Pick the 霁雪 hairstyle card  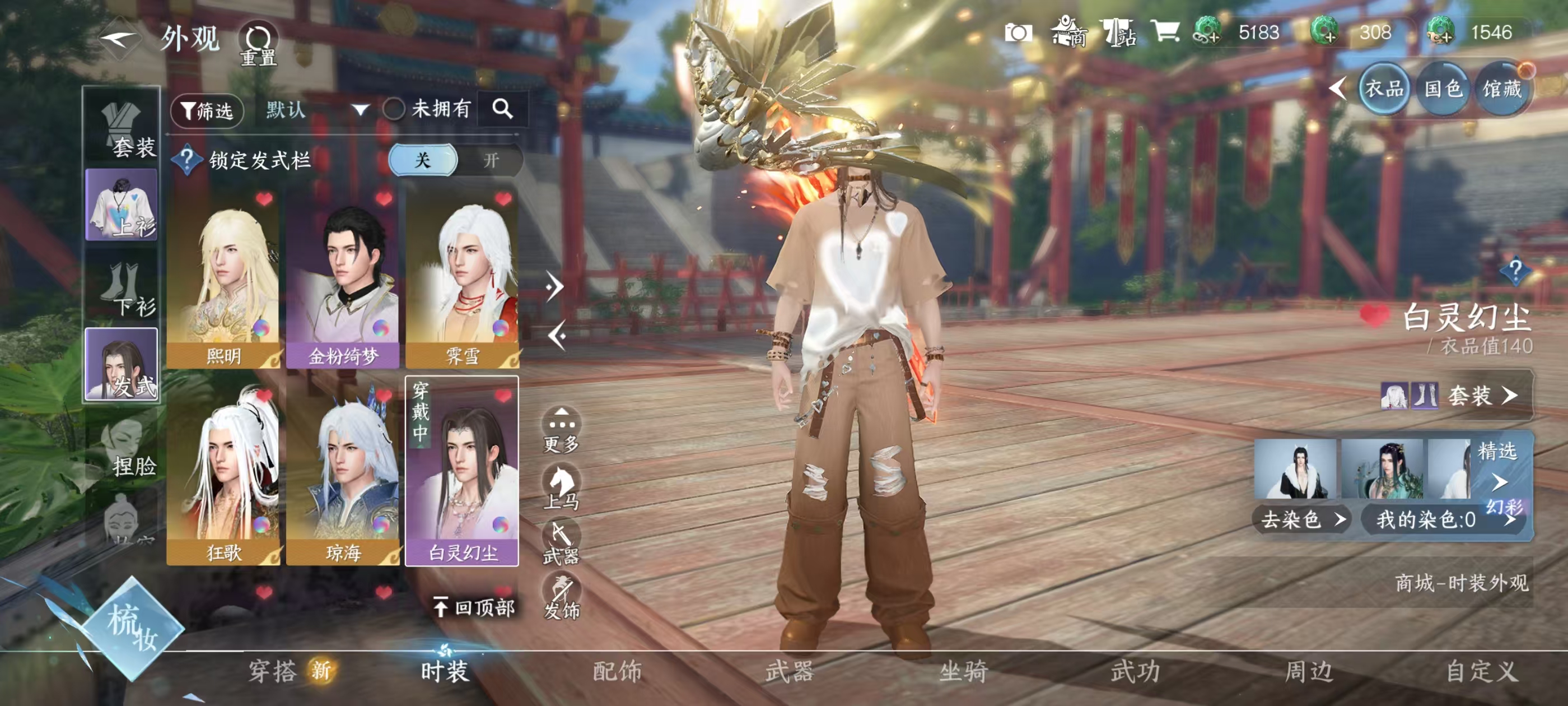coord(462,280)
